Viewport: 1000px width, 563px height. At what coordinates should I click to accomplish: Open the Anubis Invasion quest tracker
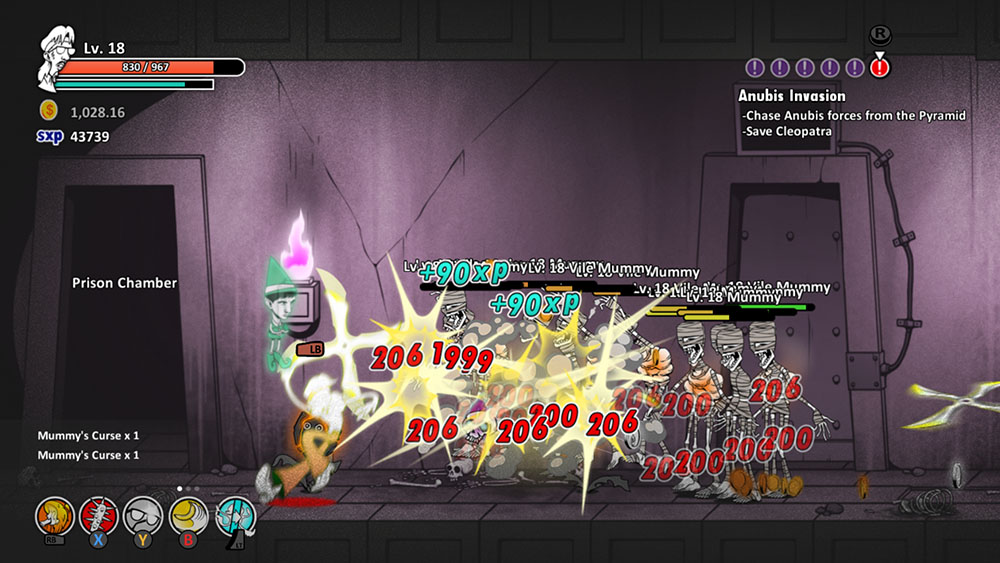792,96
